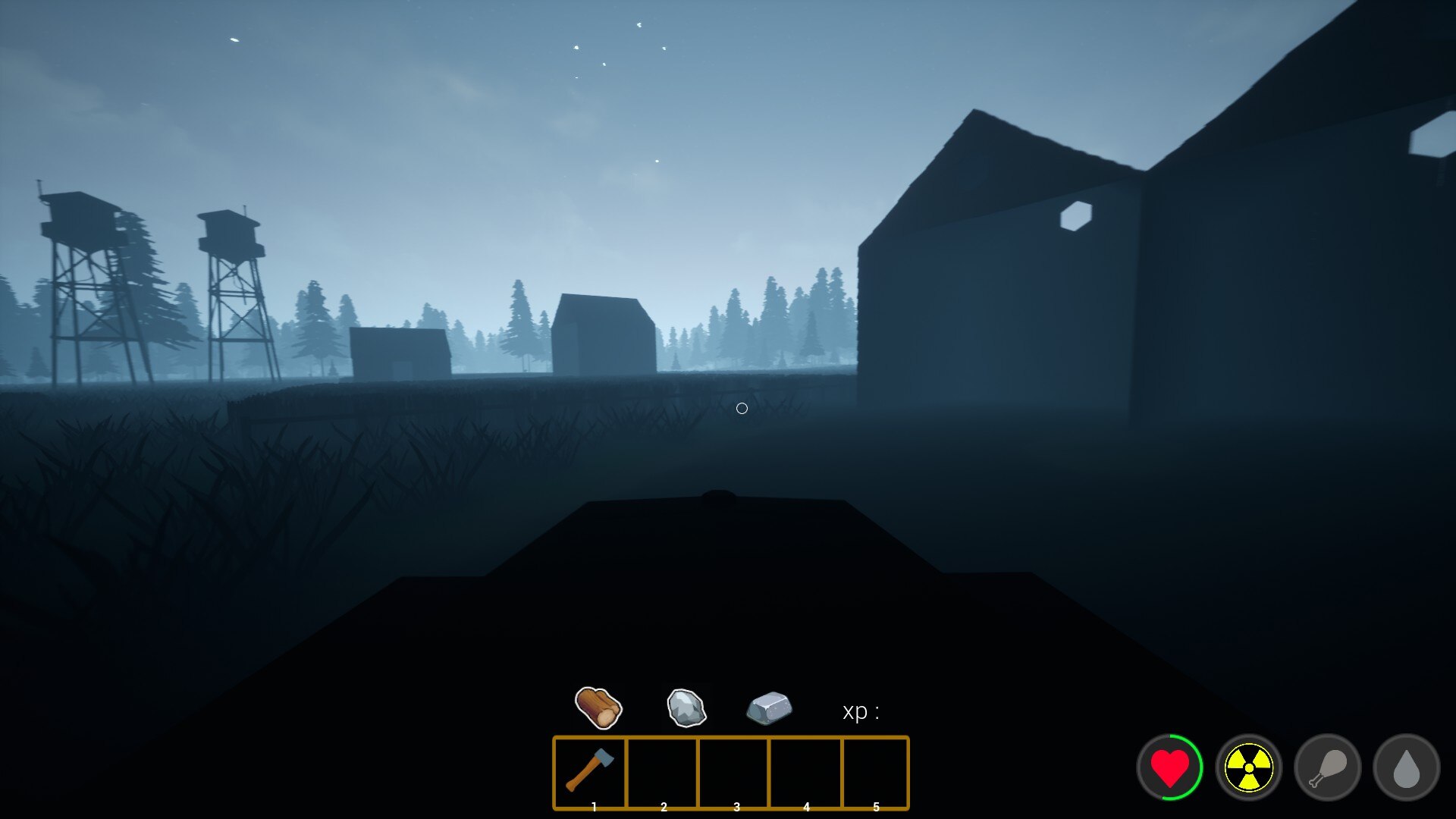Screen dimensions: 1456x819
Task: Click the water drop thirst icon
Action: [x=1406, y=767]
